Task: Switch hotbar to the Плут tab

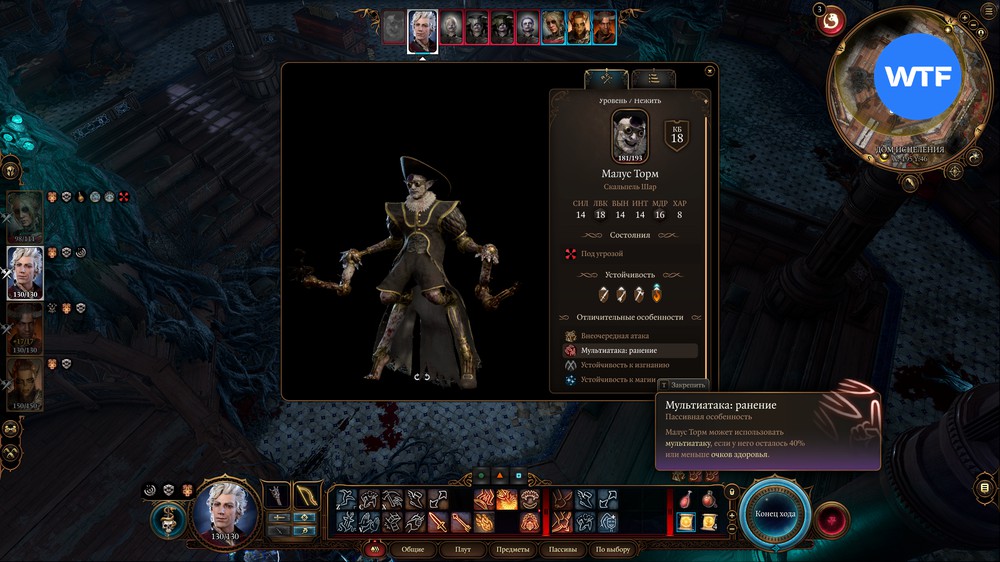Action: pyautogui.click(x=463, y=550)
